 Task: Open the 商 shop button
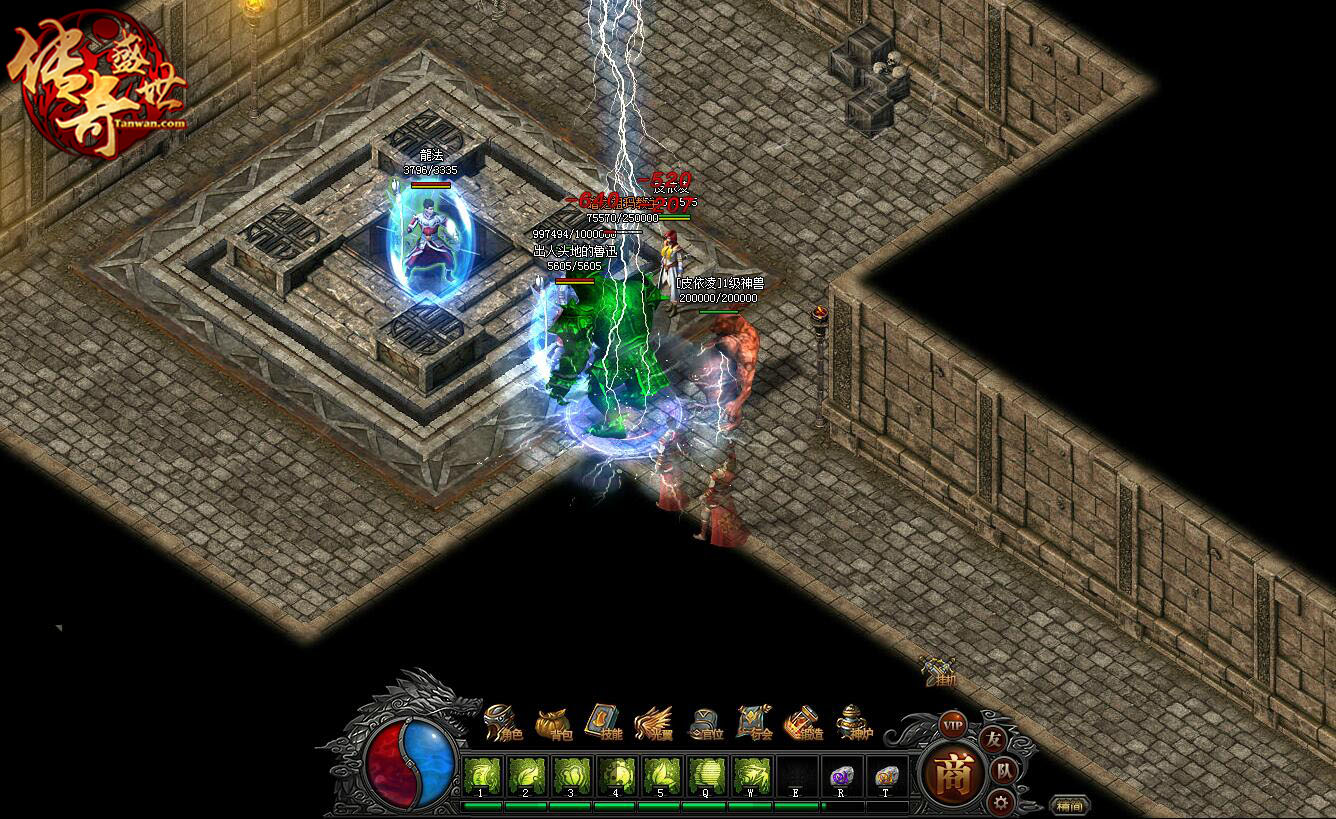[951, 774]
